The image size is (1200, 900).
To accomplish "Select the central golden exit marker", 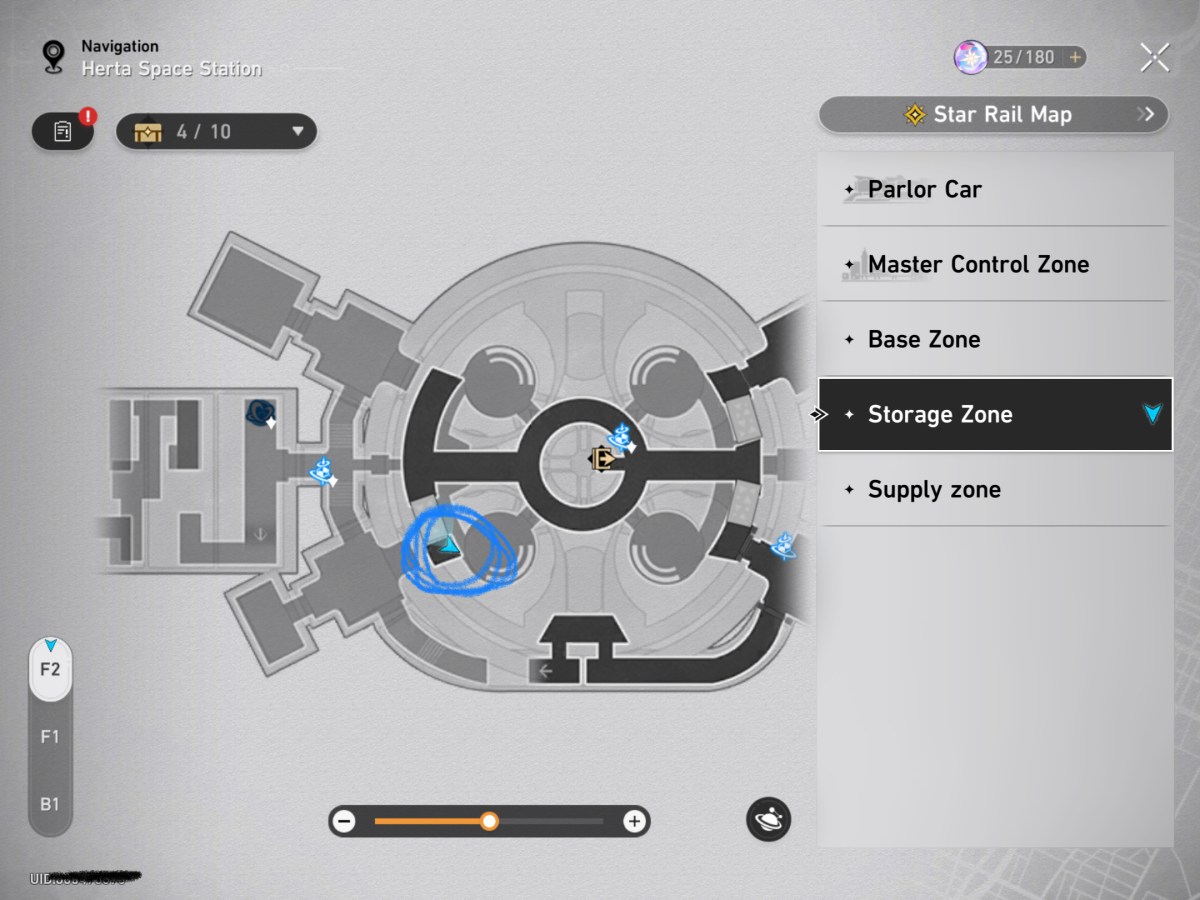I will tap(603, 459).
